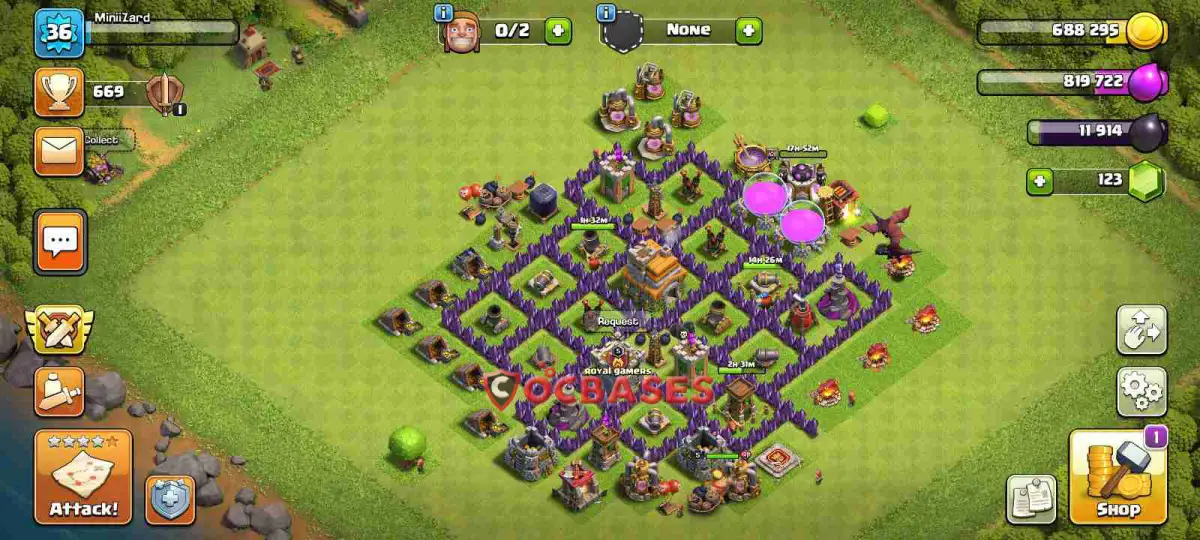1200x540 pixels.
Task: Open the army overview sword button
Action: [59, 391]
